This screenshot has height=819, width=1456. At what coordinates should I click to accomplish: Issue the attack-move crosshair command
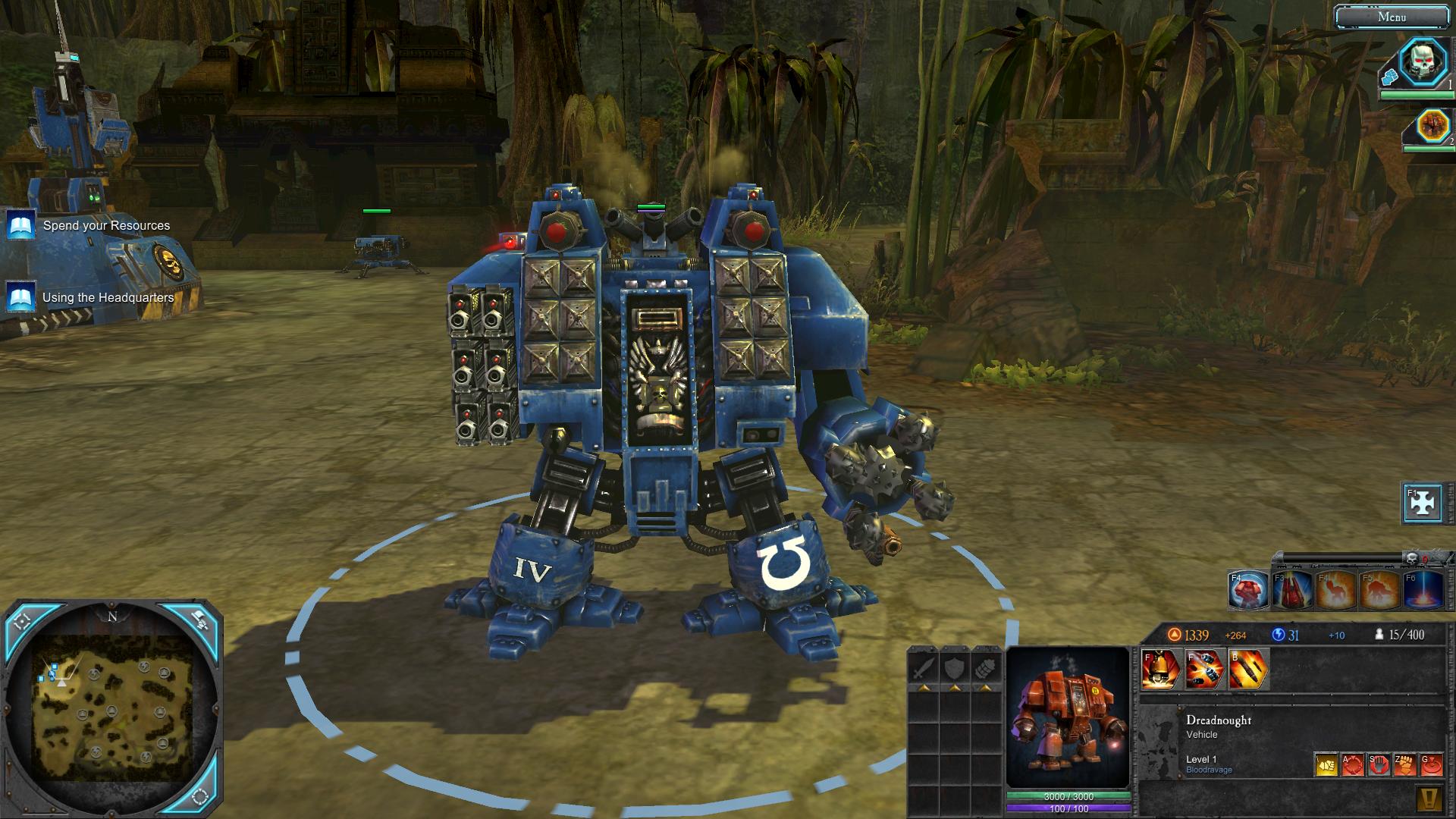click(1353, 764)
